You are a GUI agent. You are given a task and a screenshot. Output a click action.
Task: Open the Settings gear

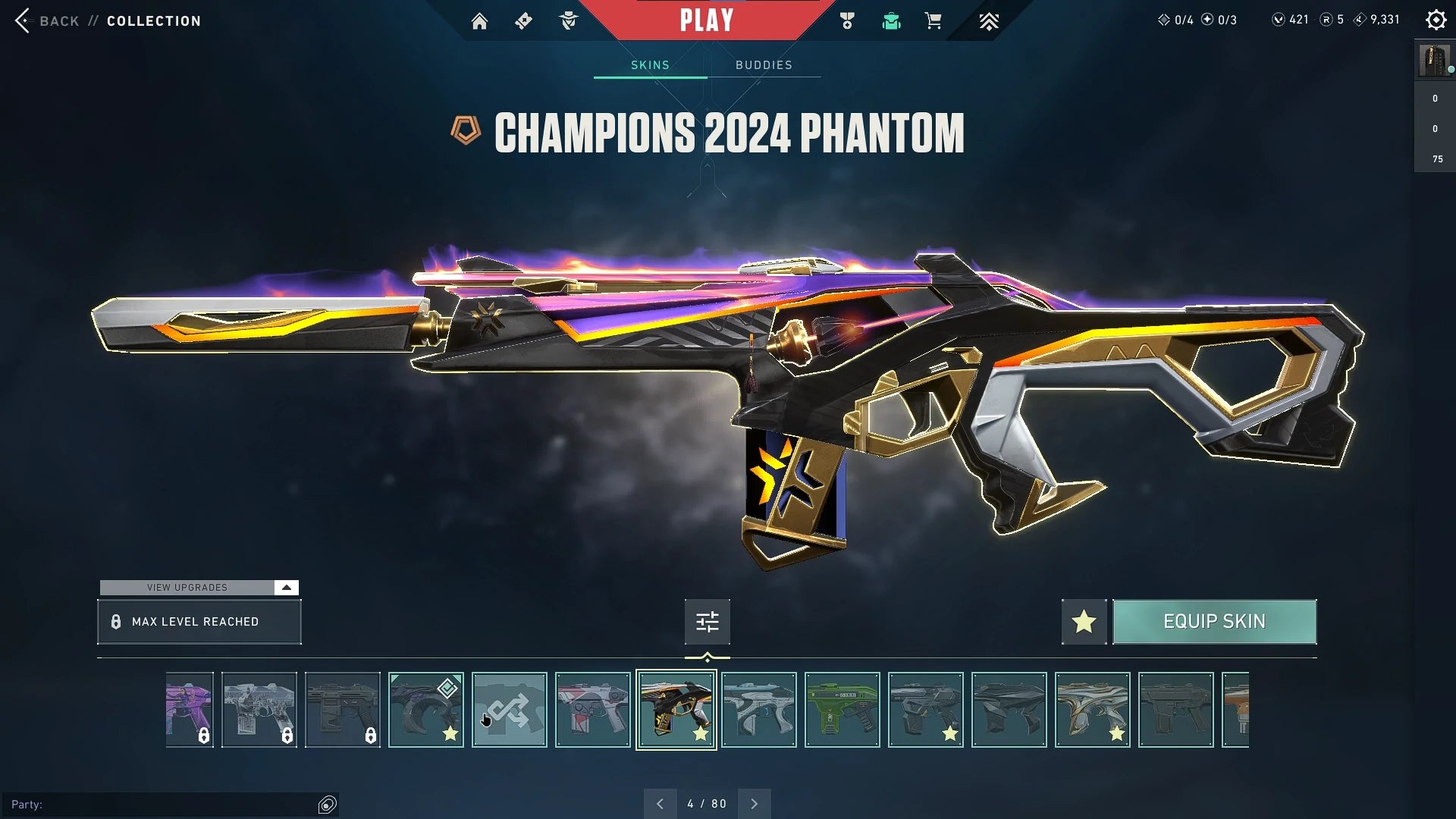(1436, 20)
